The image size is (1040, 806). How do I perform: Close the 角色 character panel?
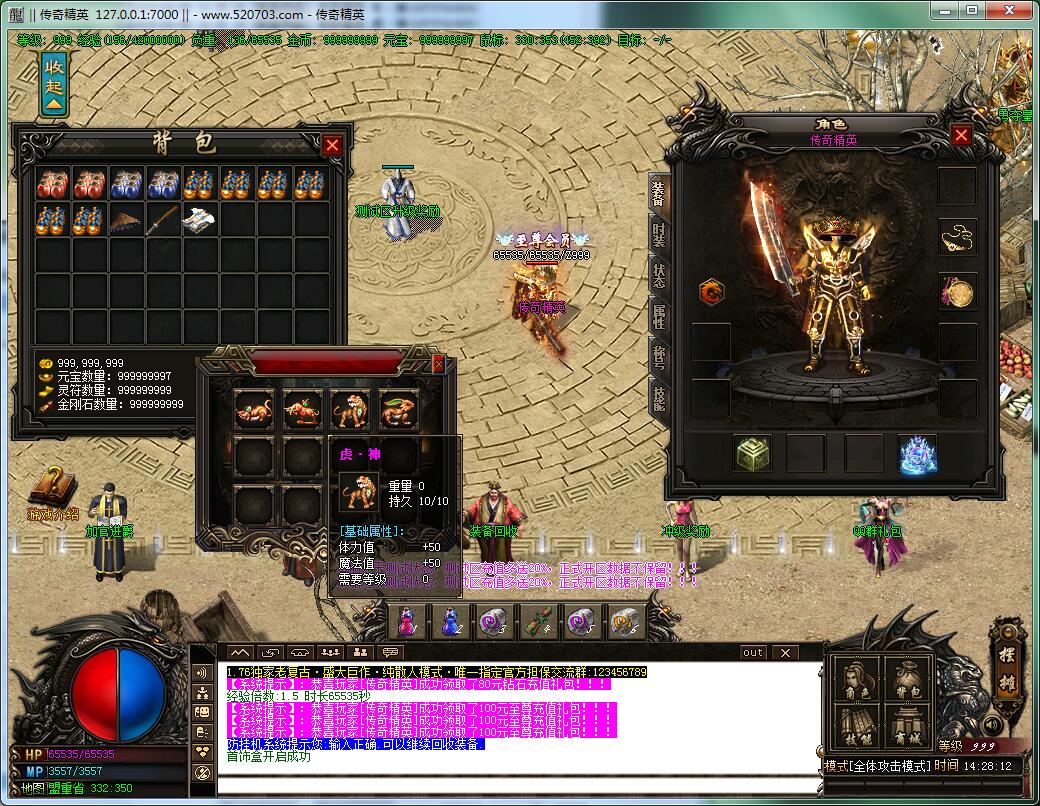(x=961, y=135)
